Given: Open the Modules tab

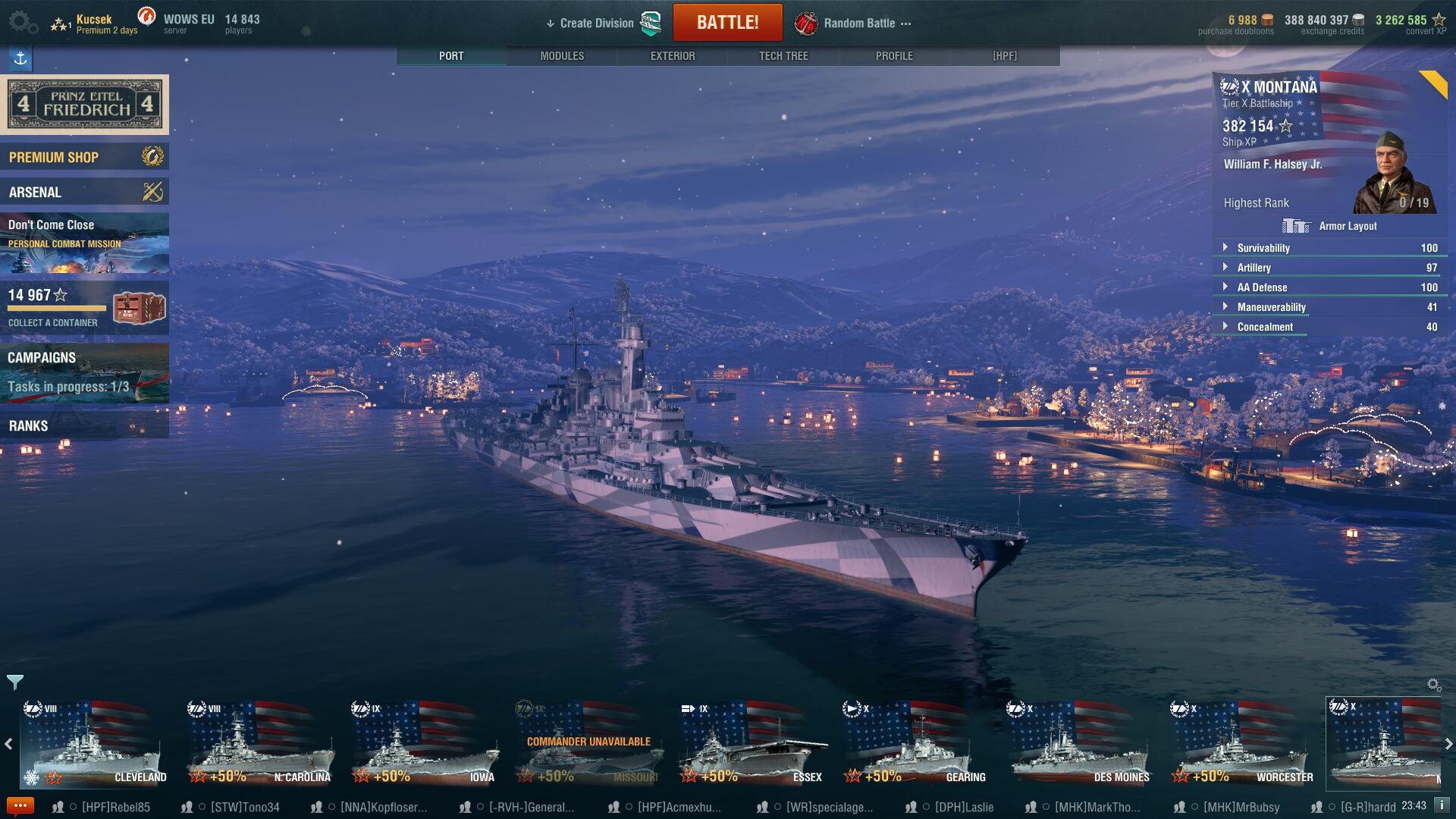Looking at the screenshot, I should [x=562, y=56].
